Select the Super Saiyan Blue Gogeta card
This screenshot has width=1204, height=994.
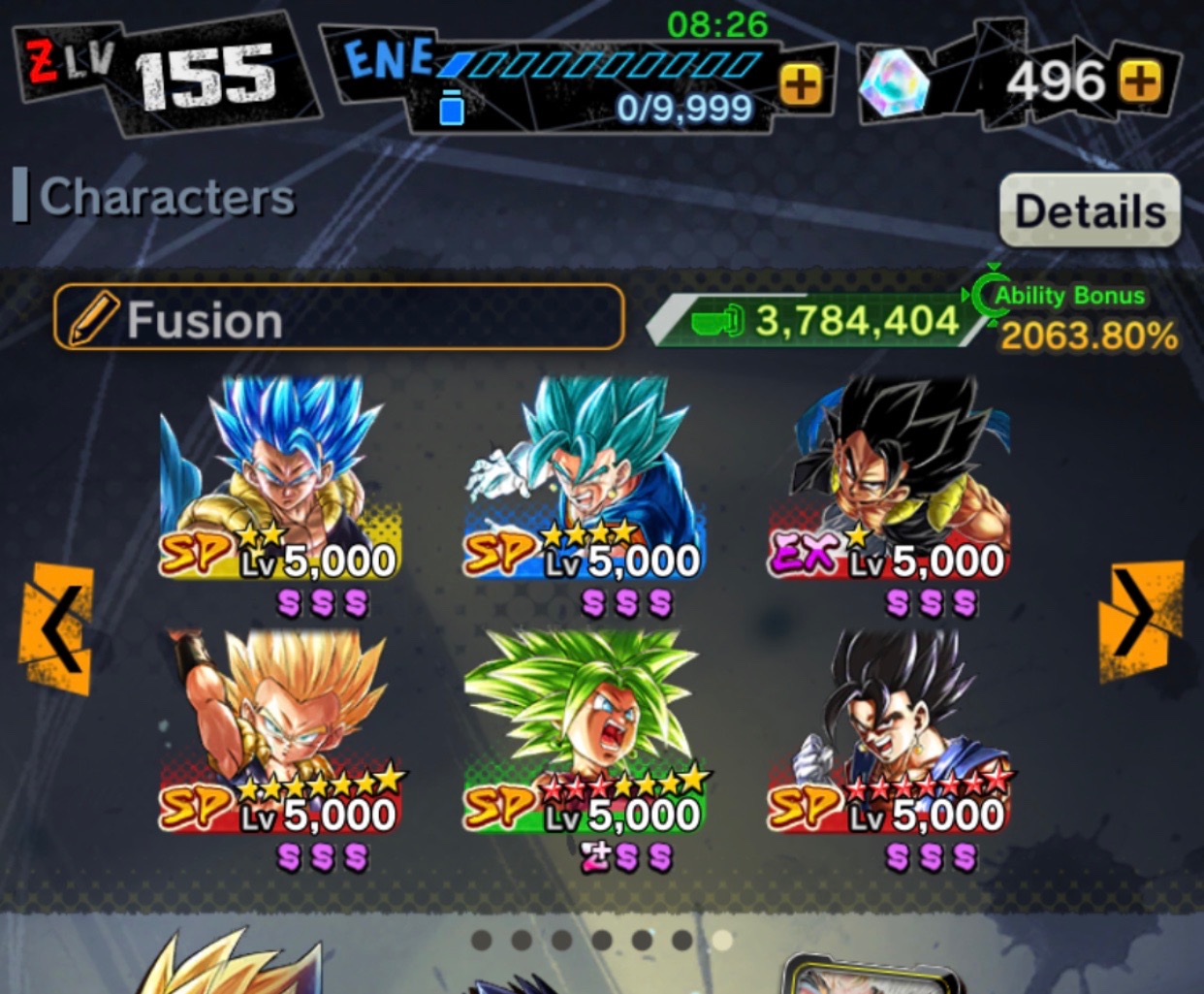[281, 485]
